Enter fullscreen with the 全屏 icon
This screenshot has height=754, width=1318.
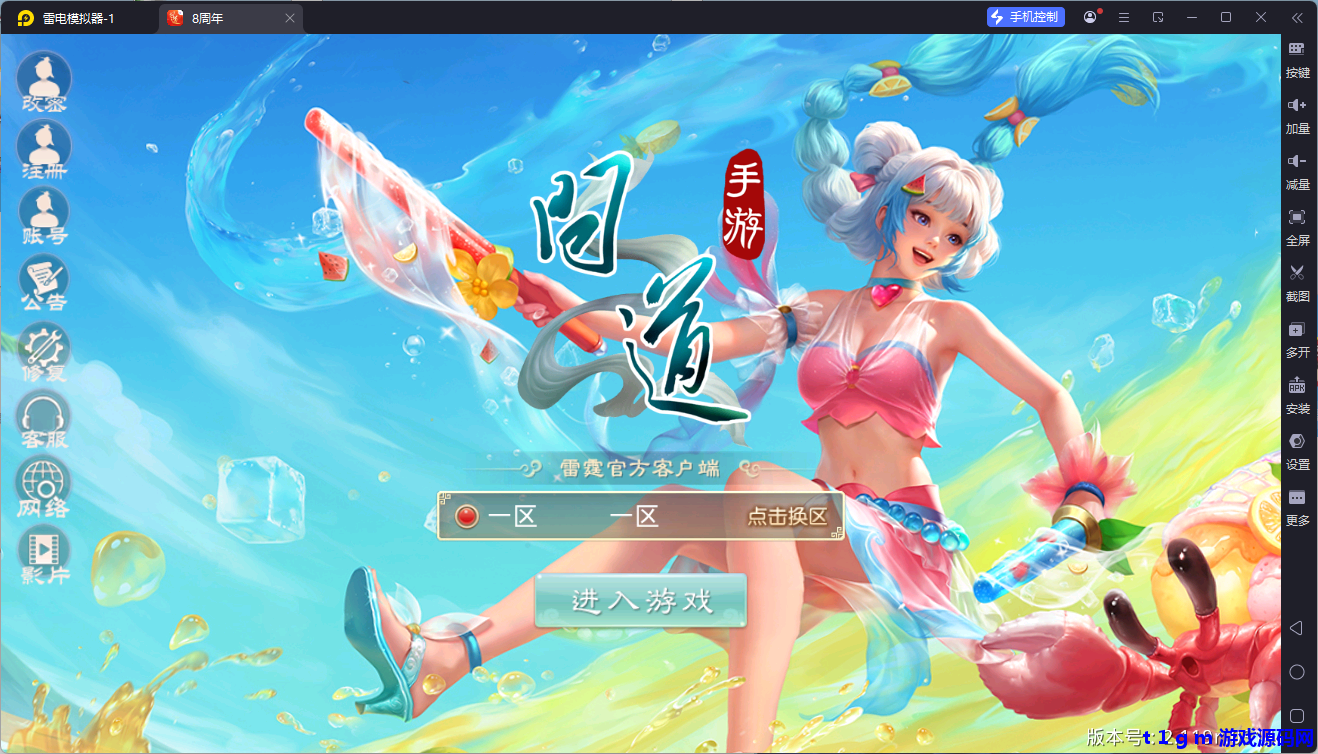click(1297, 227)
